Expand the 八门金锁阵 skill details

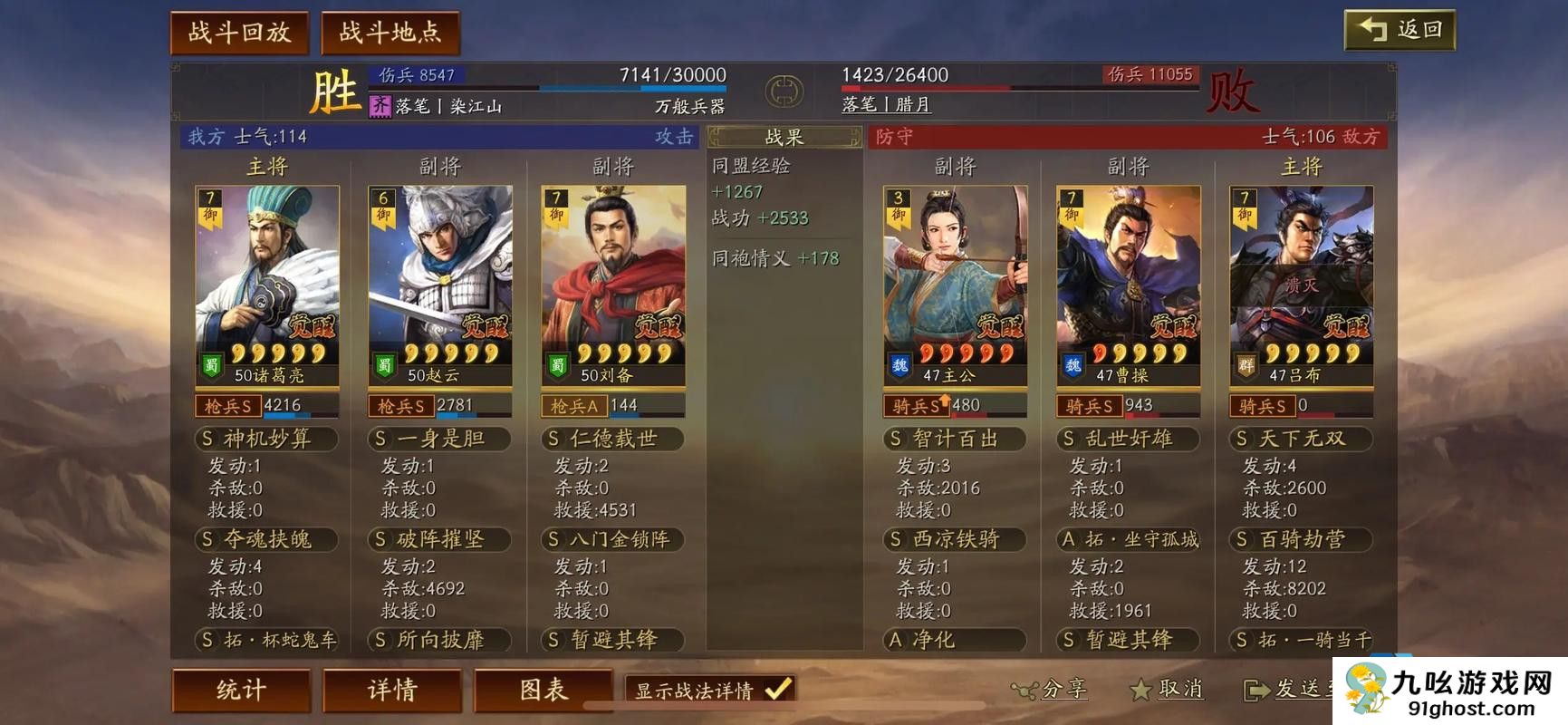[611, 539]
